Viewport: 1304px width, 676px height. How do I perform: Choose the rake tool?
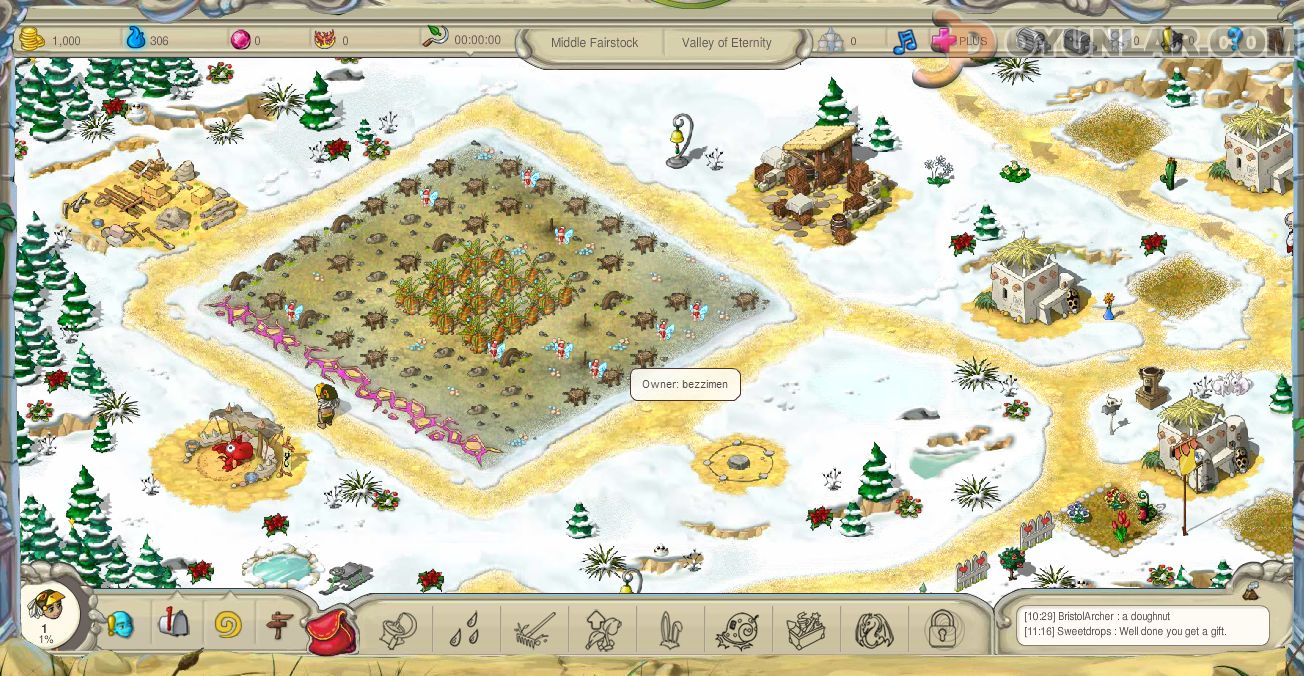point(533,630)
